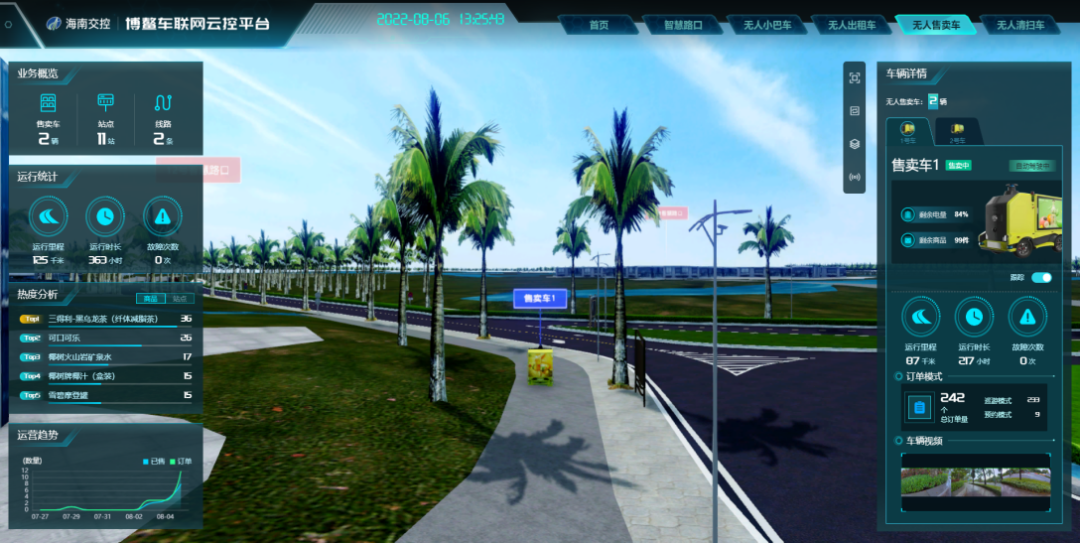Click the 售卖车1 label marker
1080x543 pixels.
click(540, 298)
